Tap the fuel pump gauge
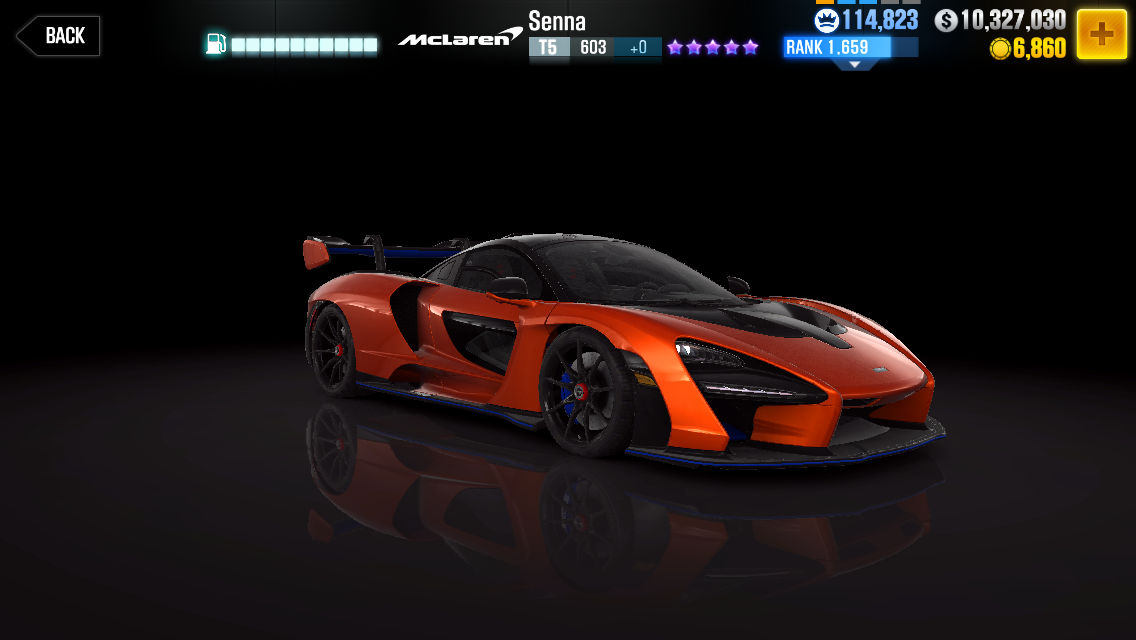 tap(292, 44)
